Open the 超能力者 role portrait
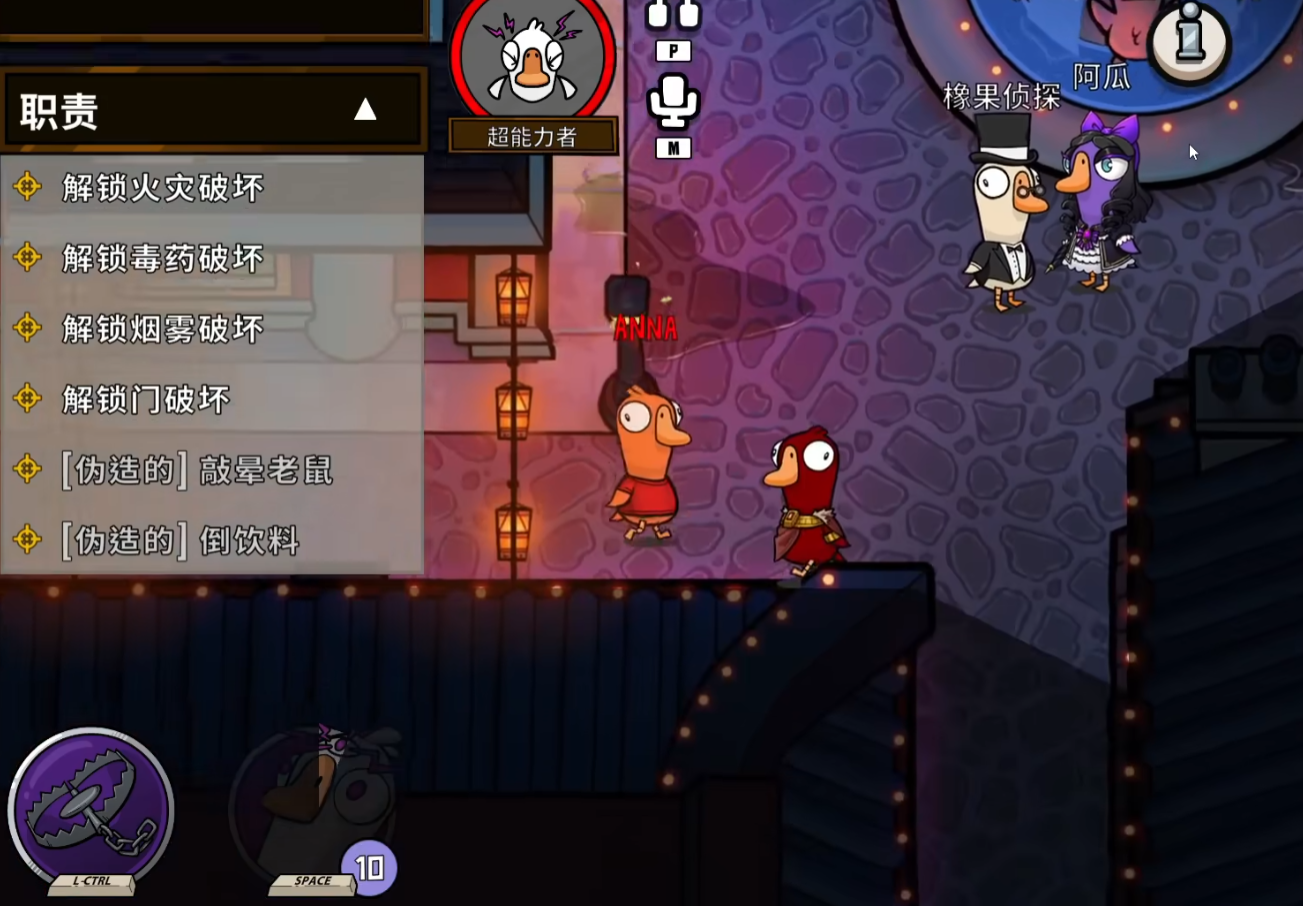Screen dimensions: 1303x906 click(532, 60)
